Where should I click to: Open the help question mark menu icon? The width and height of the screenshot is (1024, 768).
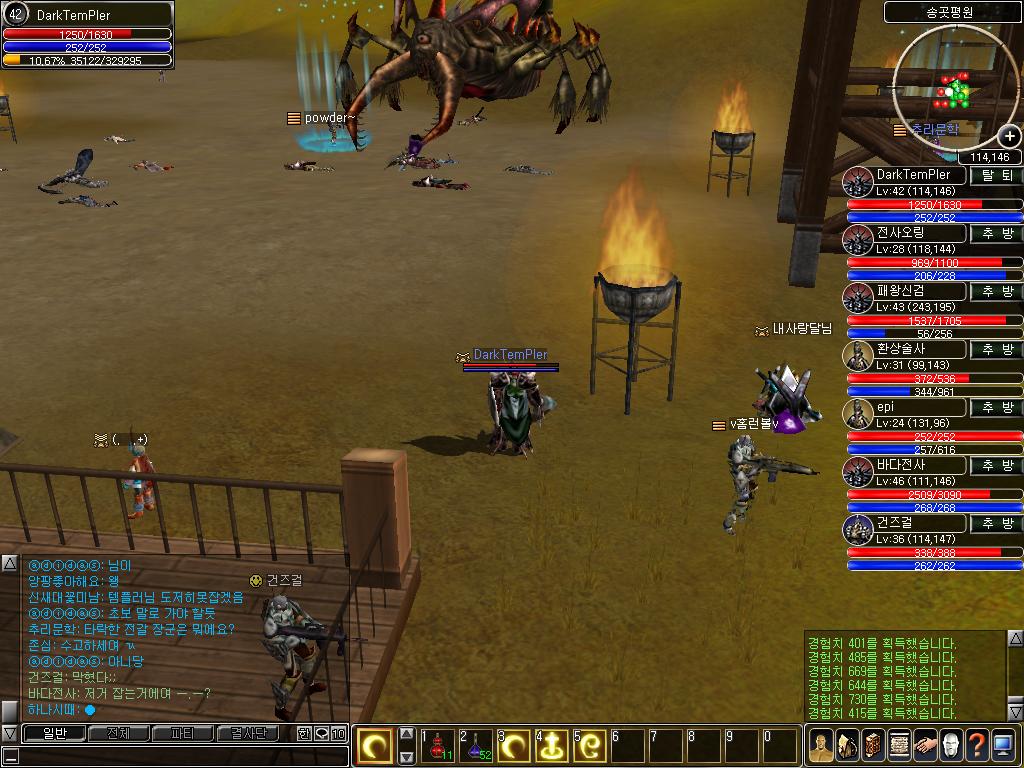[977, 745]
